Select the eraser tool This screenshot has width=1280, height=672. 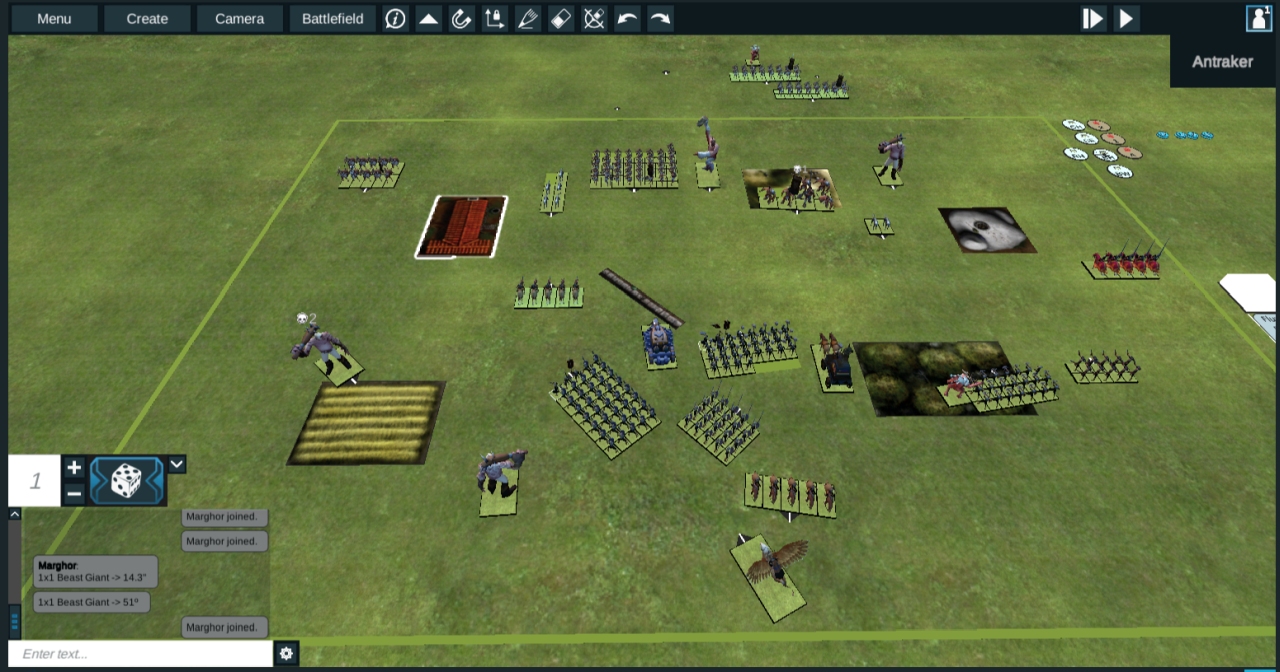click(x=561, y=18)
